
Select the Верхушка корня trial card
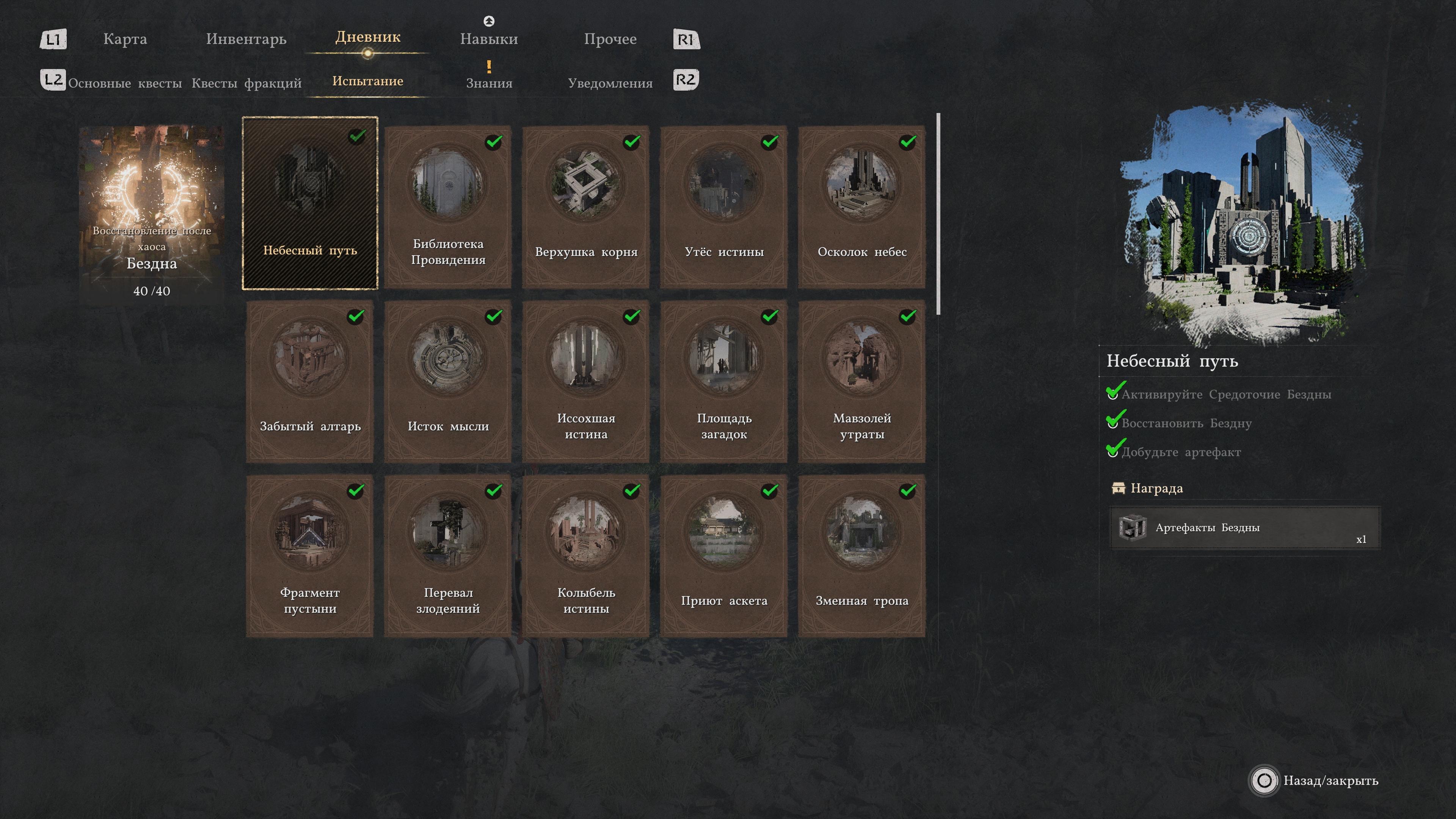click(x=586, y=206)
